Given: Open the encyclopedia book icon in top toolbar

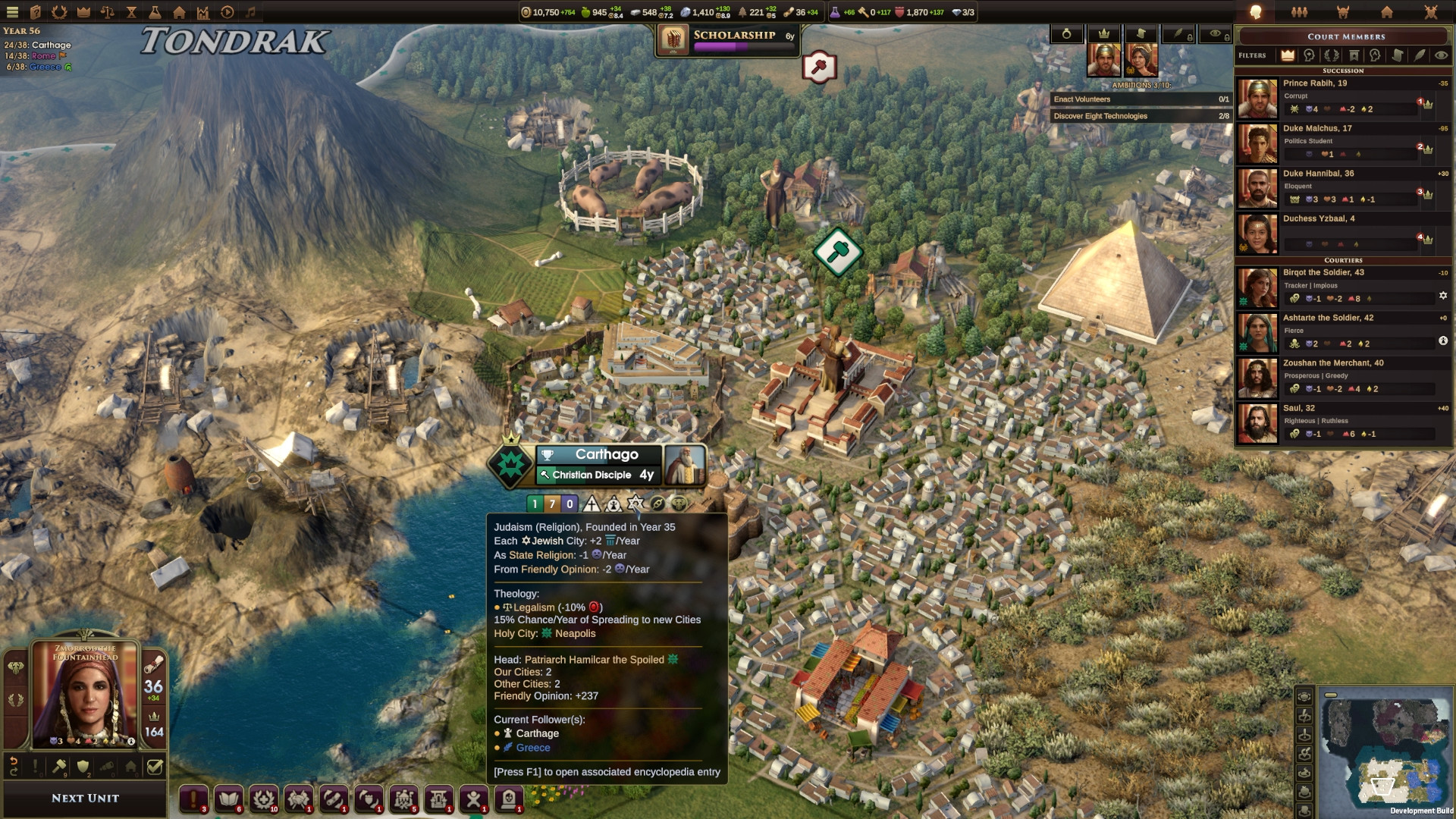Looking at the screenshot, I should (36, 12).
